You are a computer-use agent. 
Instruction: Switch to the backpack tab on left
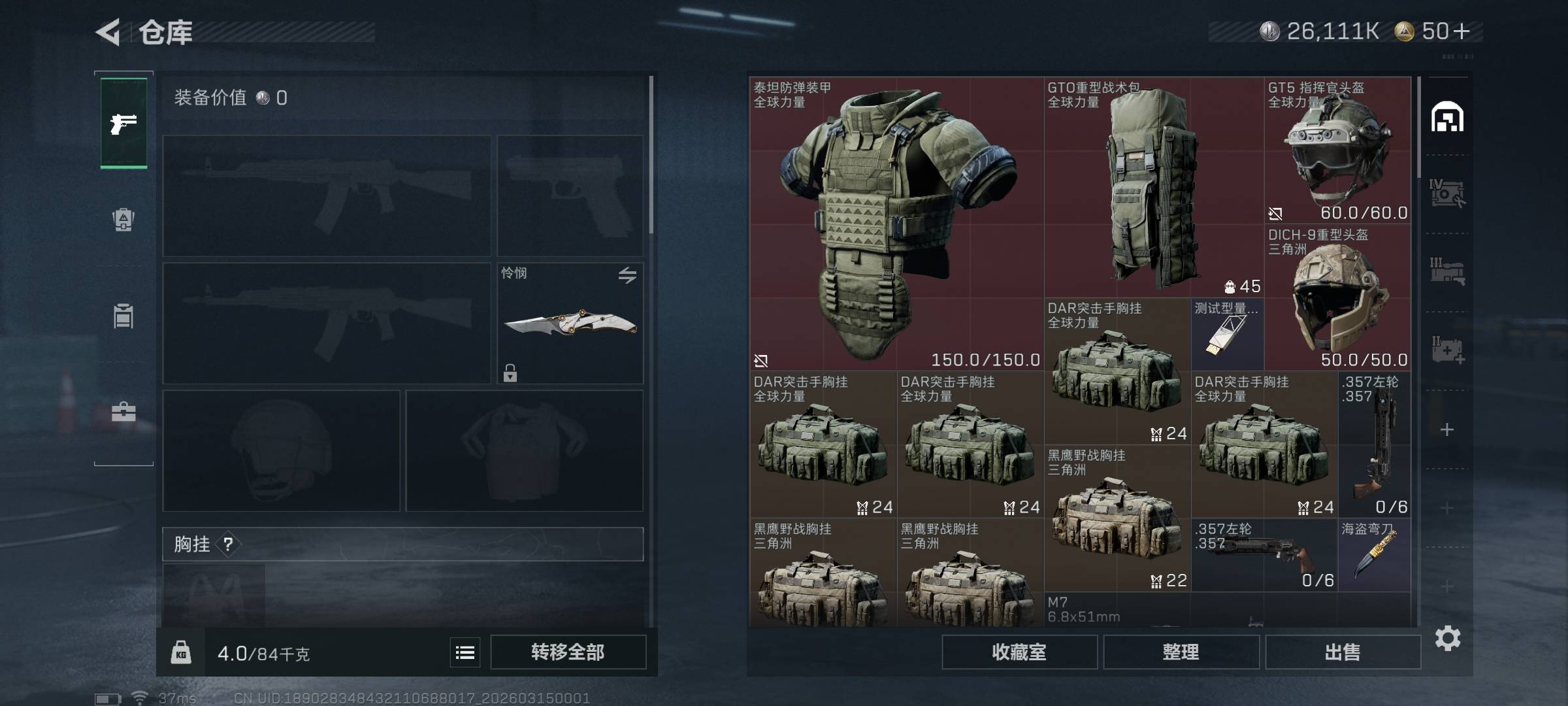point(123,220)
